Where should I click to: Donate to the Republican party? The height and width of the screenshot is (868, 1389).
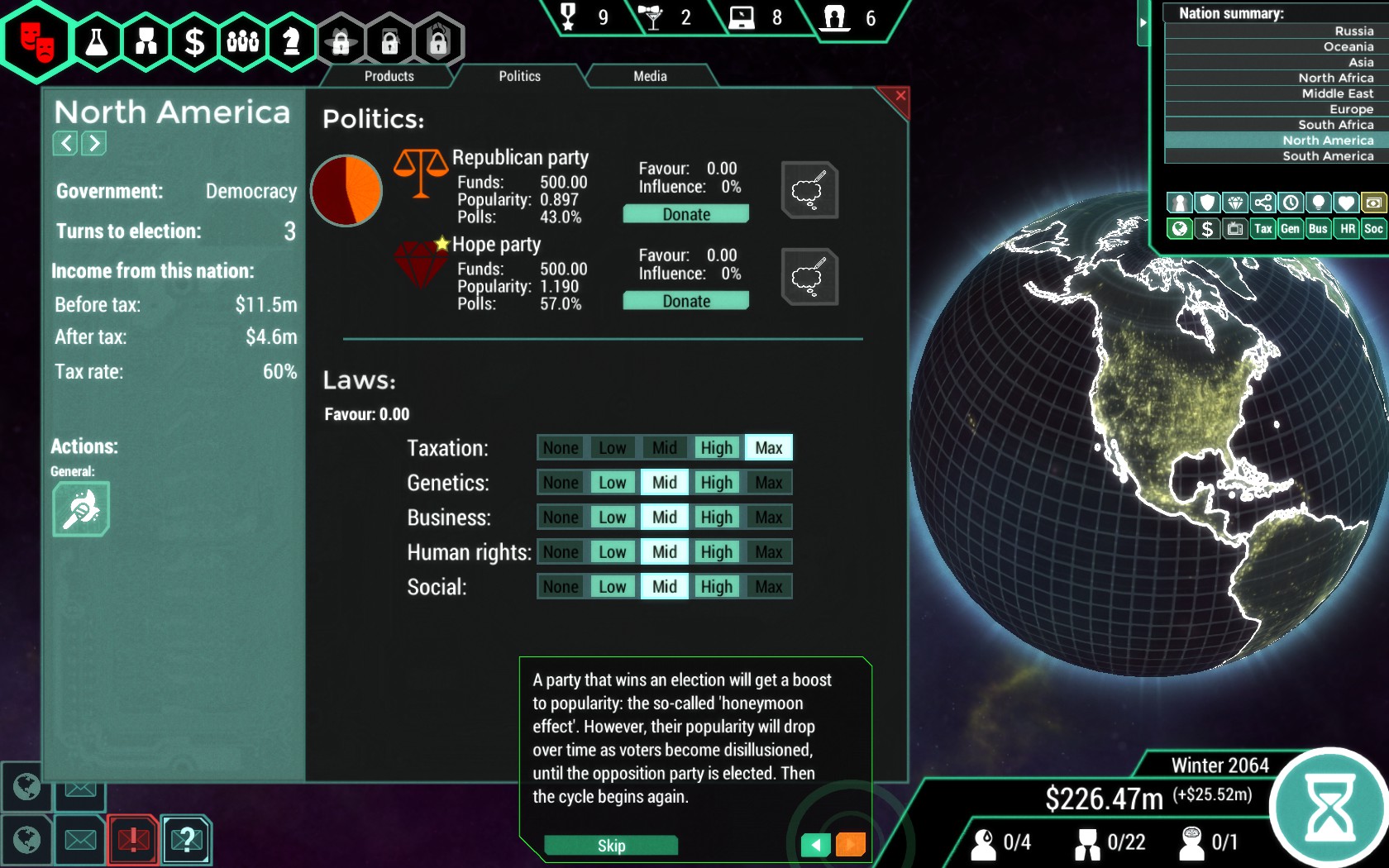click(x=685, y=214)
